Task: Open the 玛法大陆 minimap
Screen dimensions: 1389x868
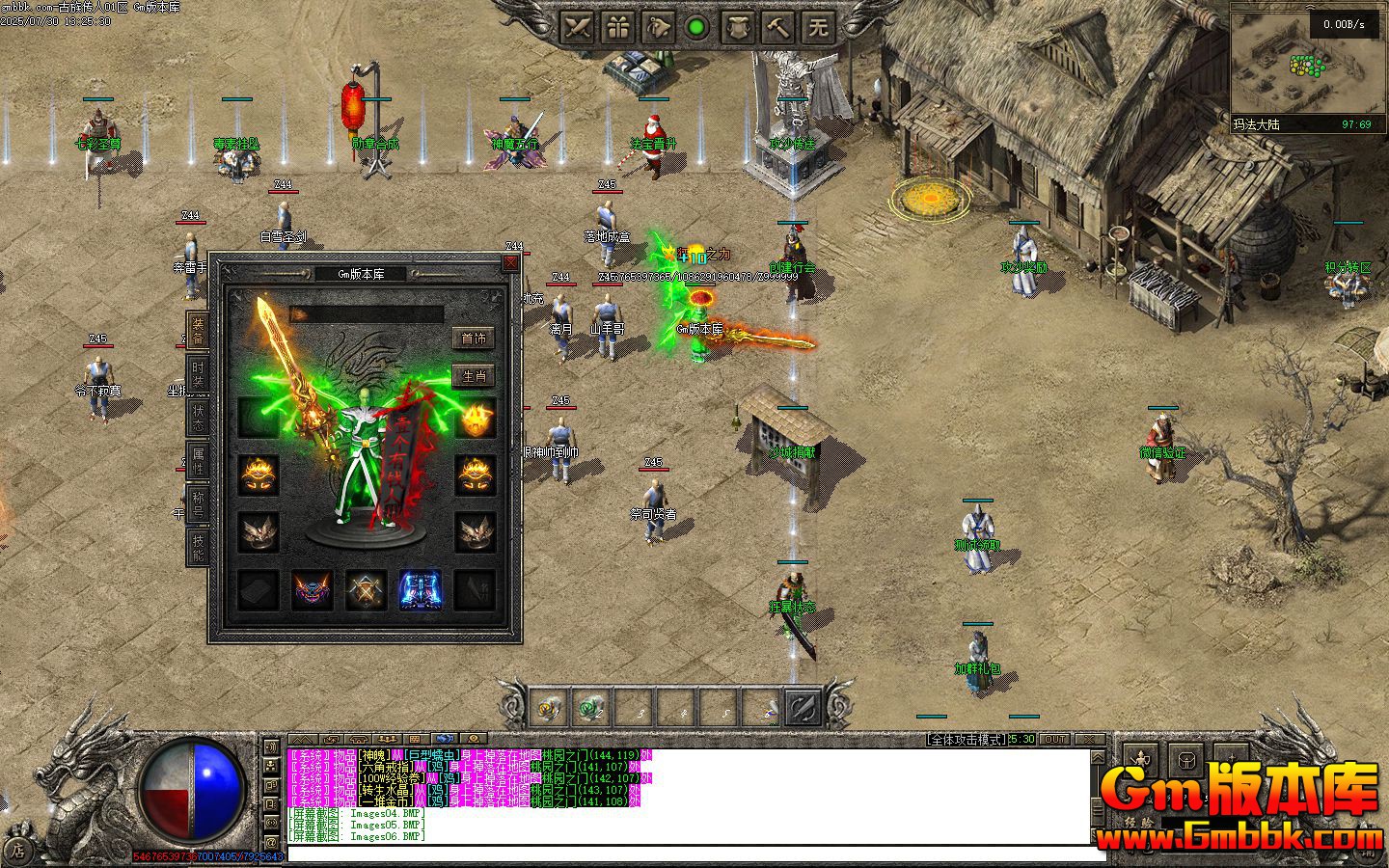Action: (1307, 68)
